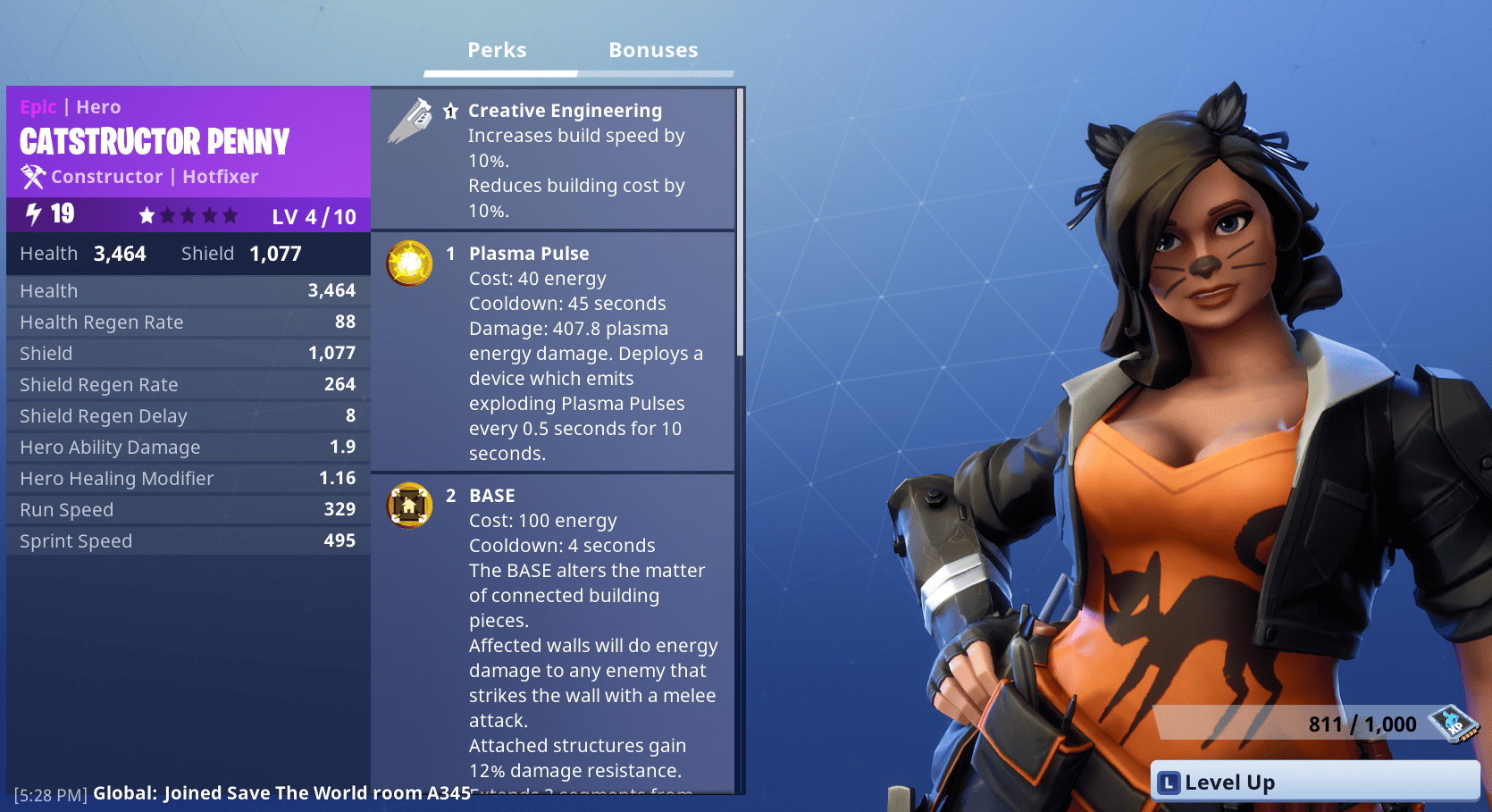Click the Hero XP icon
The width and height of the screenshot is (1492, 812).
(1453, 723)
